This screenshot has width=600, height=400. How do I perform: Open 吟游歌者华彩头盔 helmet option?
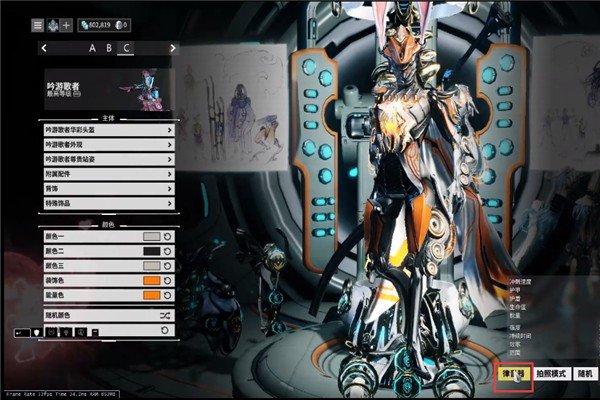coord(108,130)
